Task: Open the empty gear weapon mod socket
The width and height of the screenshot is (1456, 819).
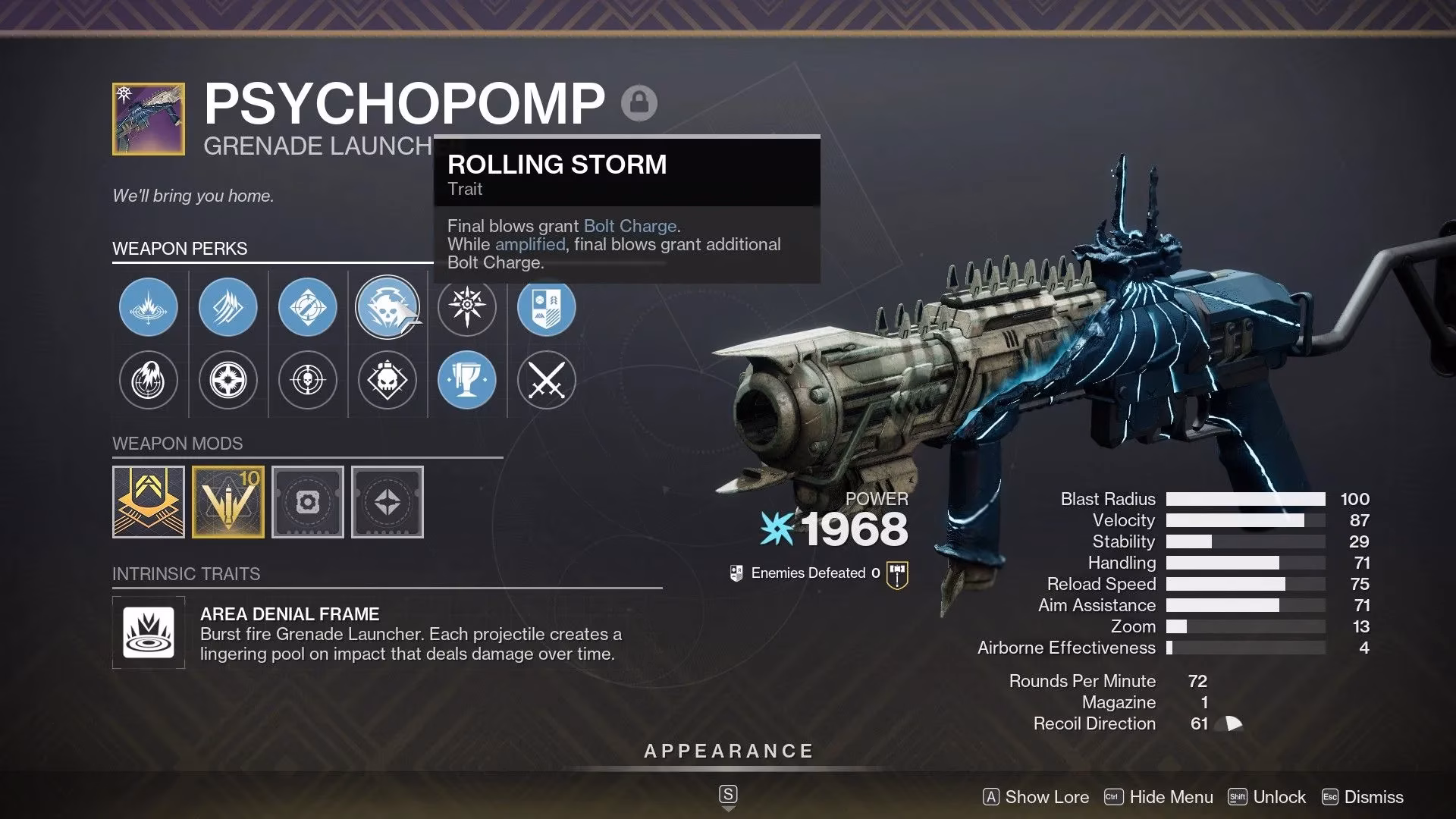Action: tap(308, 502)
